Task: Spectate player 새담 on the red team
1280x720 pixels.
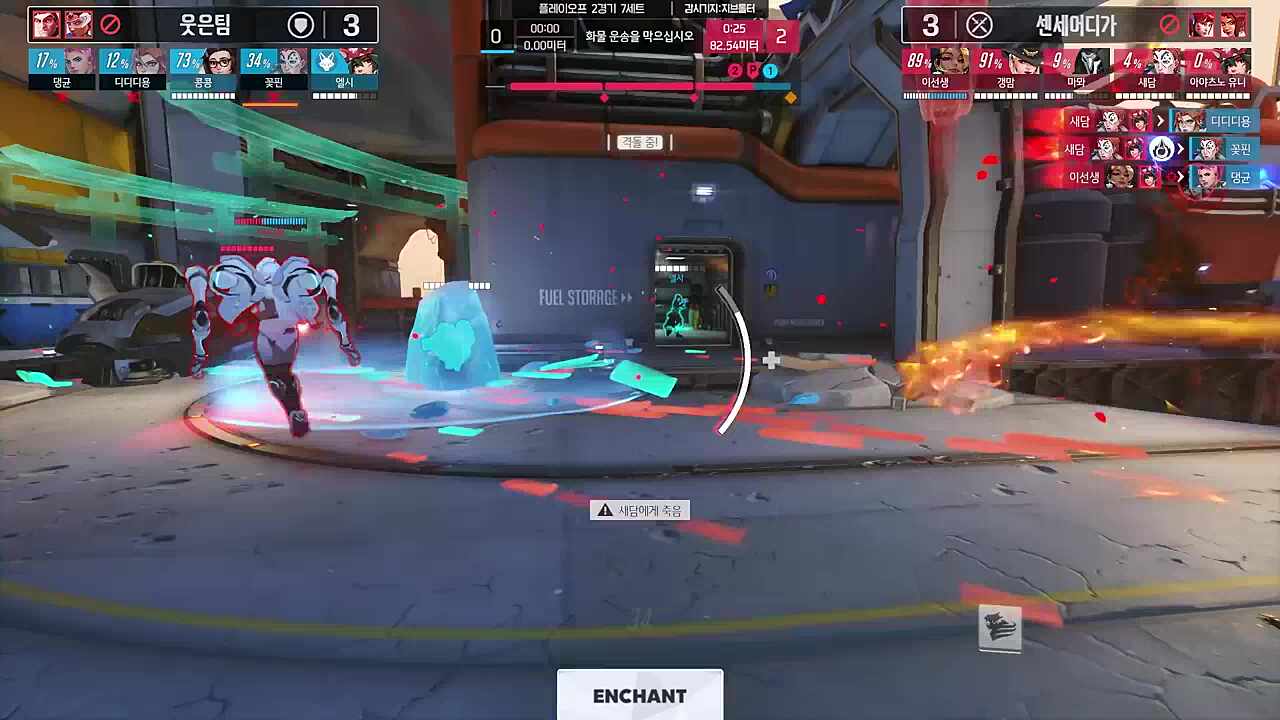Action: click(1146, 68)
